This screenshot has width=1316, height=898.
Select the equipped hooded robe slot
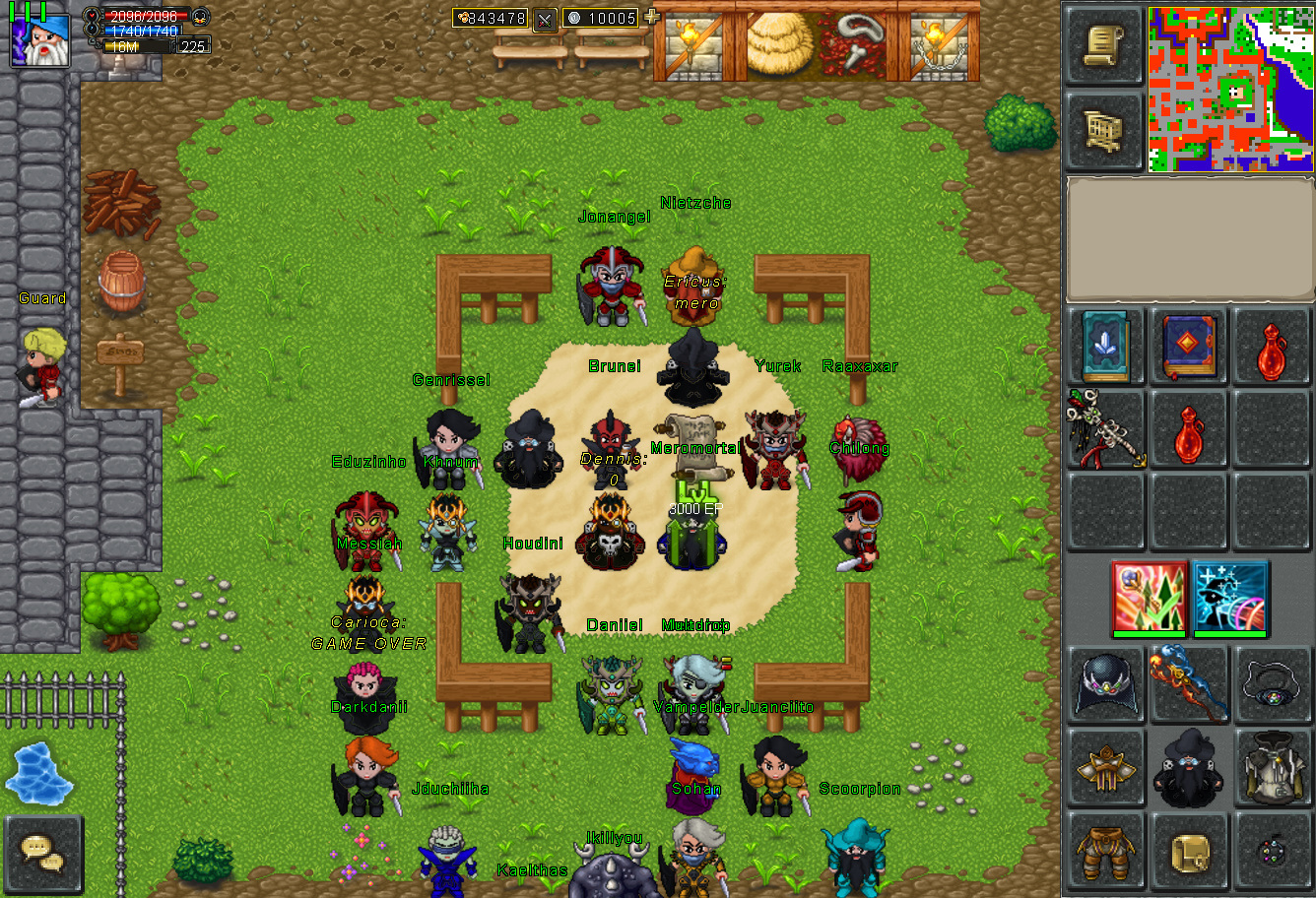[1272, 766]
